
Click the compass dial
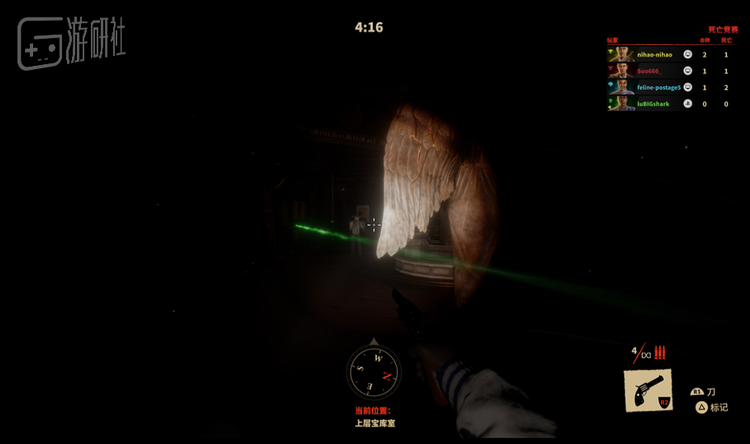(374, 370)
